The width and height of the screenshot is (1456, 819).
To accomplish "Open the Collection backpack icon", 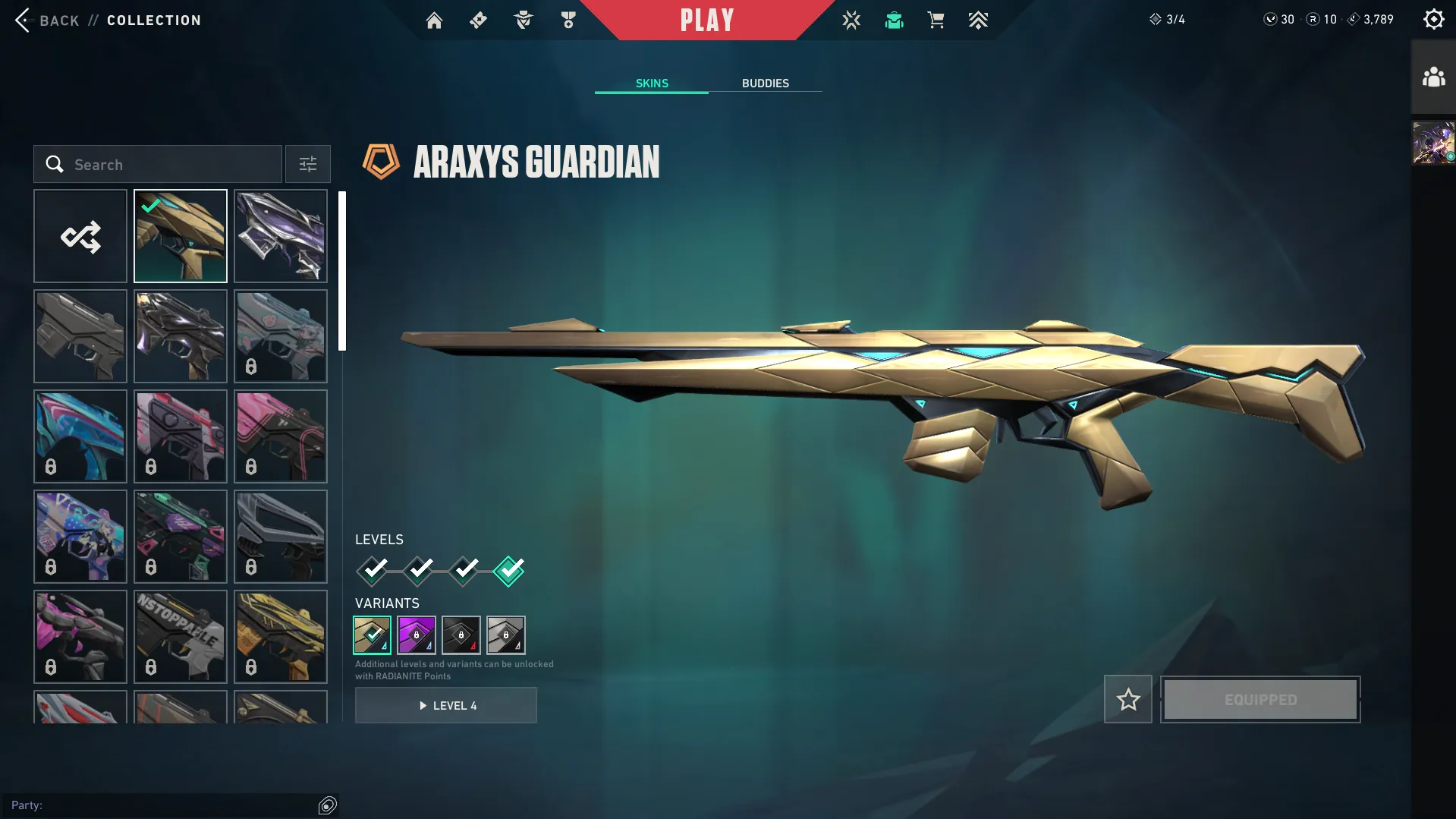I will [893, 20].
